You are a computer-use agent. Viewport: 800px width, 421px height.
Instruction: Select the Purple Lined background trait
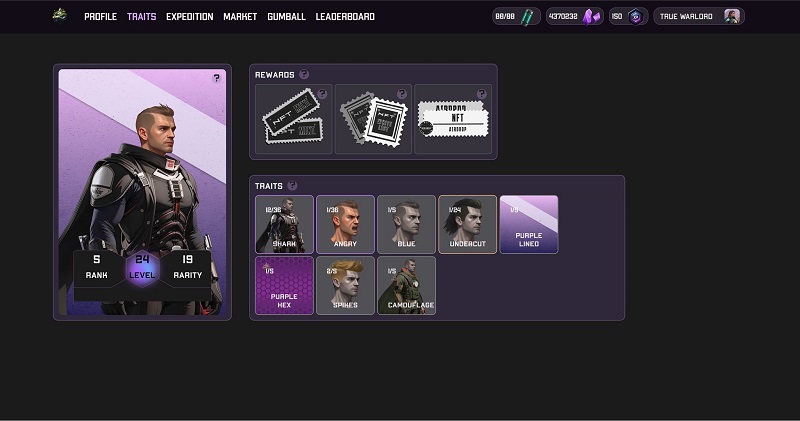point(528,224)
